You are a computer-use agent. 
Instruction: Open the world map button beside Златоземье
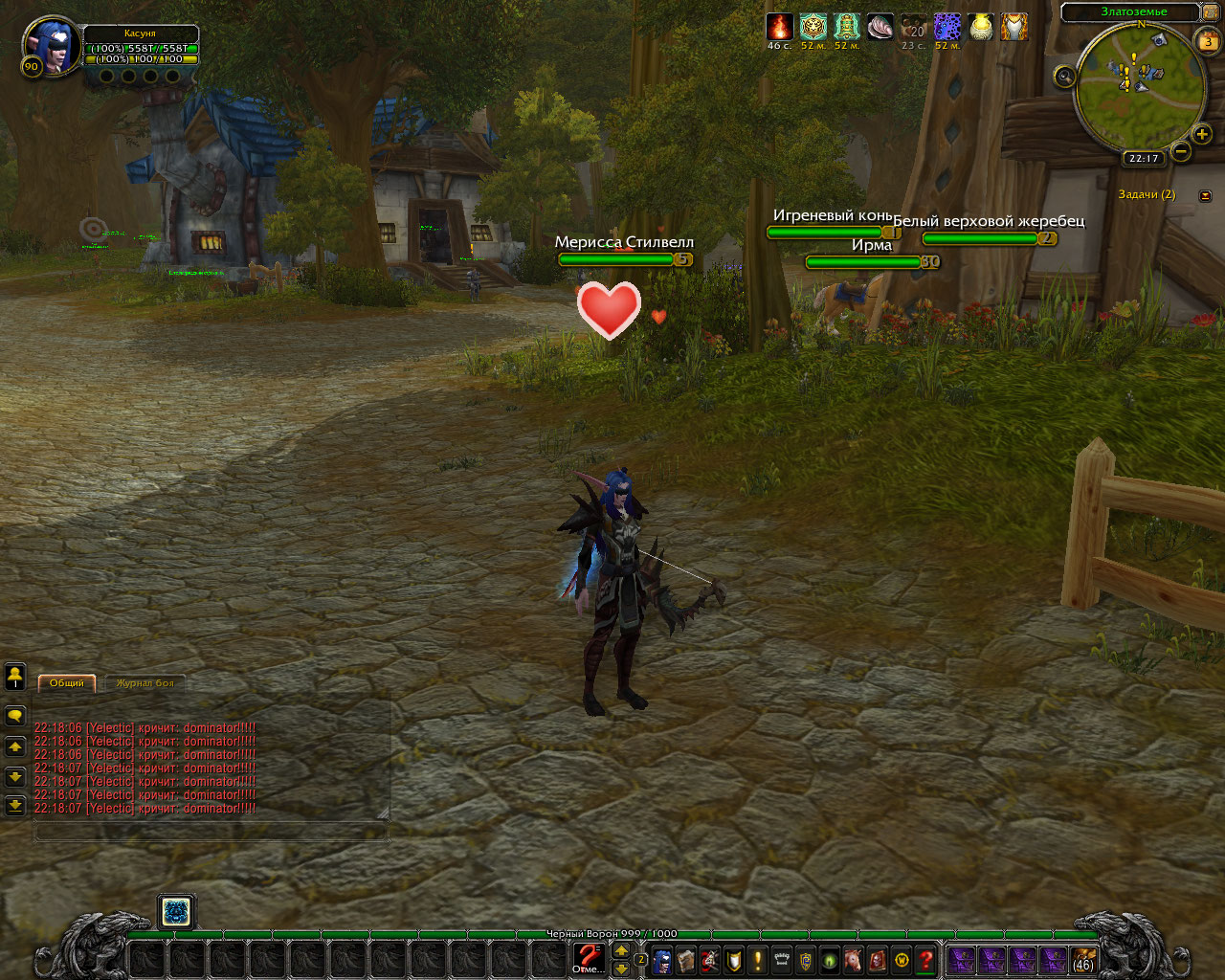point(1210,12)
